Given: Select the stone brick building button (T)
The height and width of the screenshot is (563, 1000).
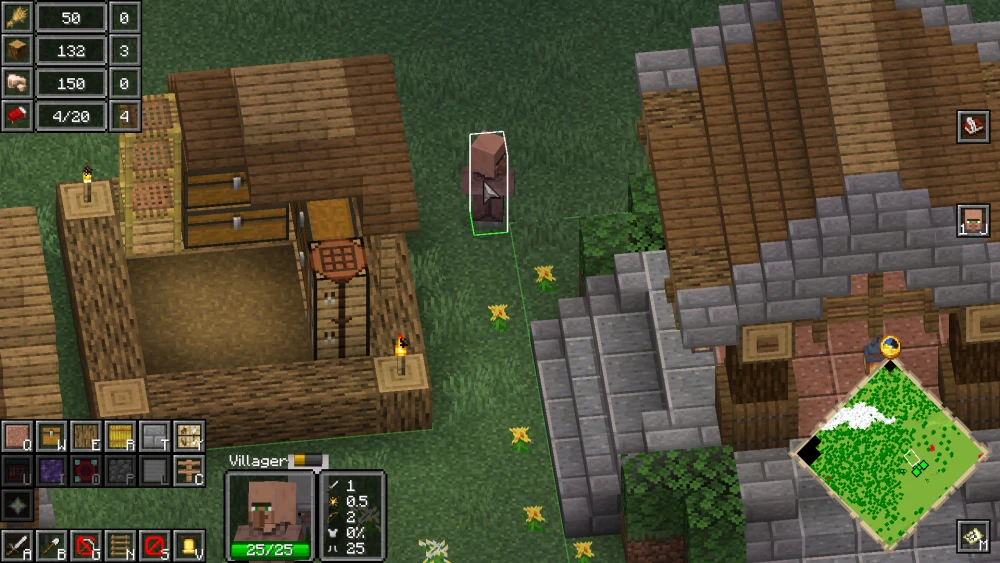Looking at the screenshot, I should (154, 436).
